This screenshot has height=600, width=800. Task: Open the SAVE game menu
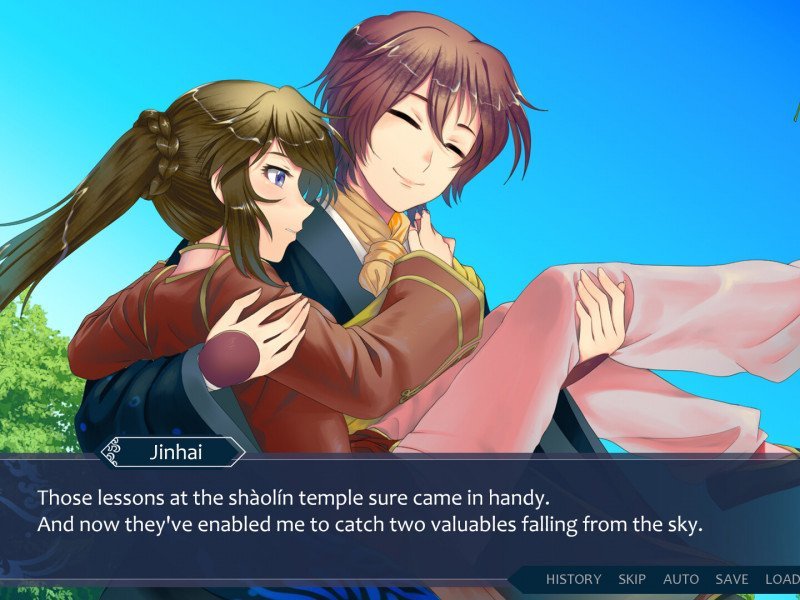pos(732,579)
